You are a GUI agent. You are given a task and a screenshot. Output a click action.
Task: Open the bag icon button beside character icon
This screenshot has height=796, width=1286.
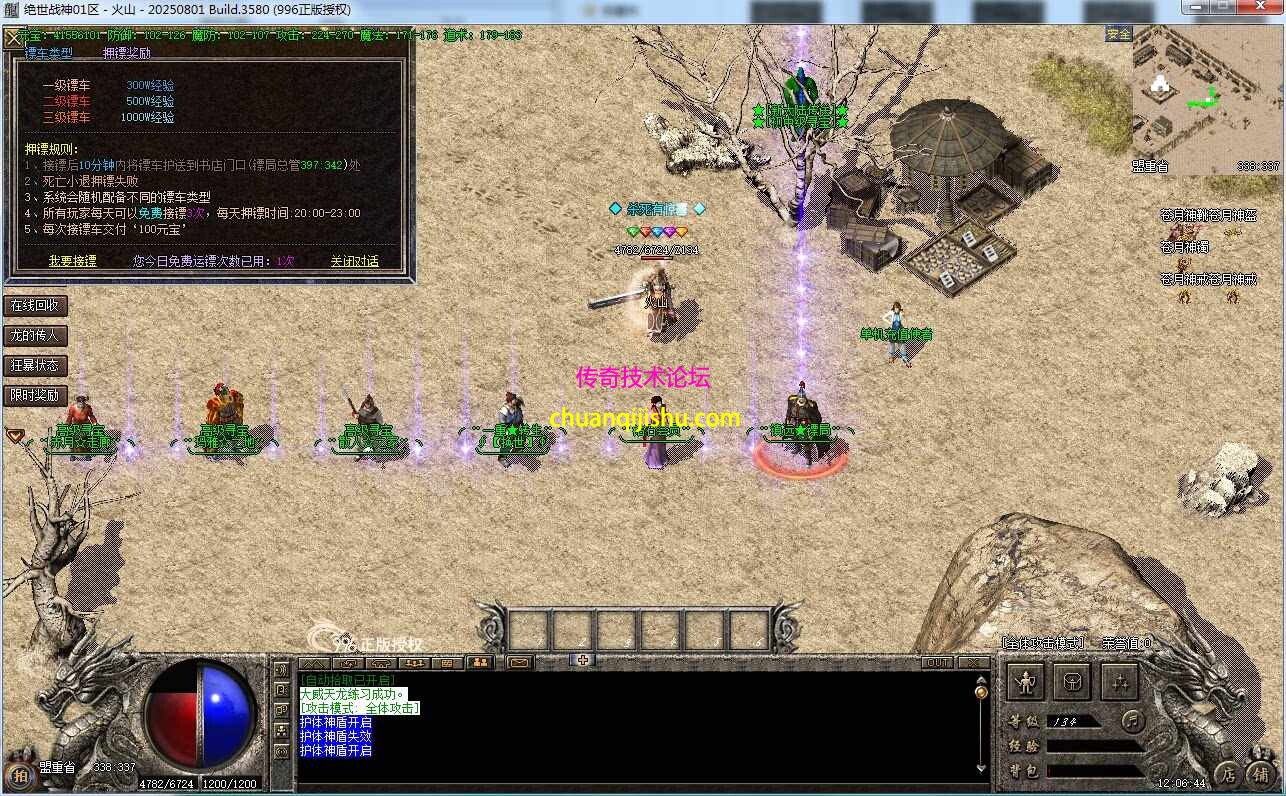click(x=1072, y=682)
